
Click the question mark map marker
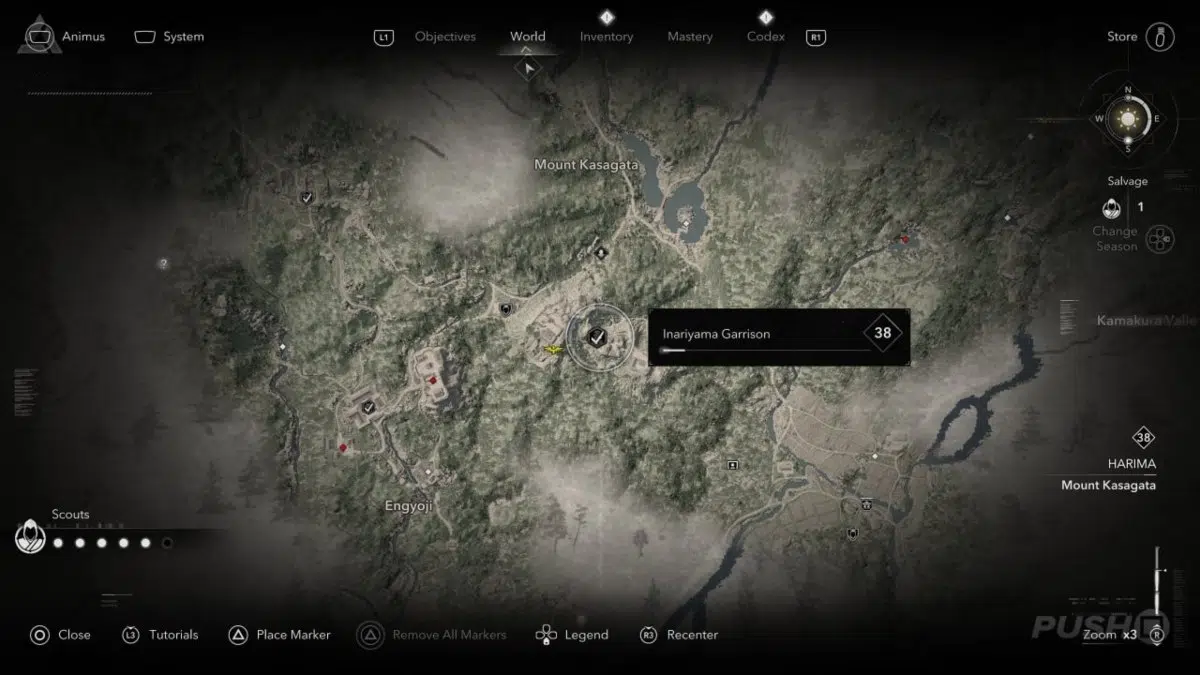[163, 264]
